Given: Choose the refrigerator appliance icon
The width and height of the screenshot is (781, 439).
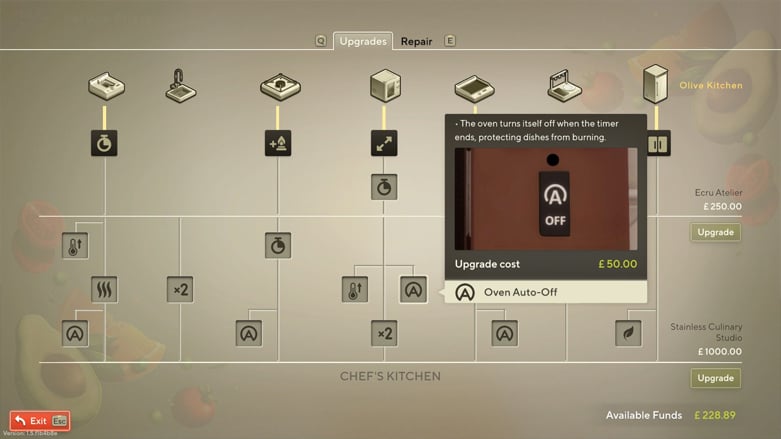Looking at the screenshot, I should click(656, 85).
